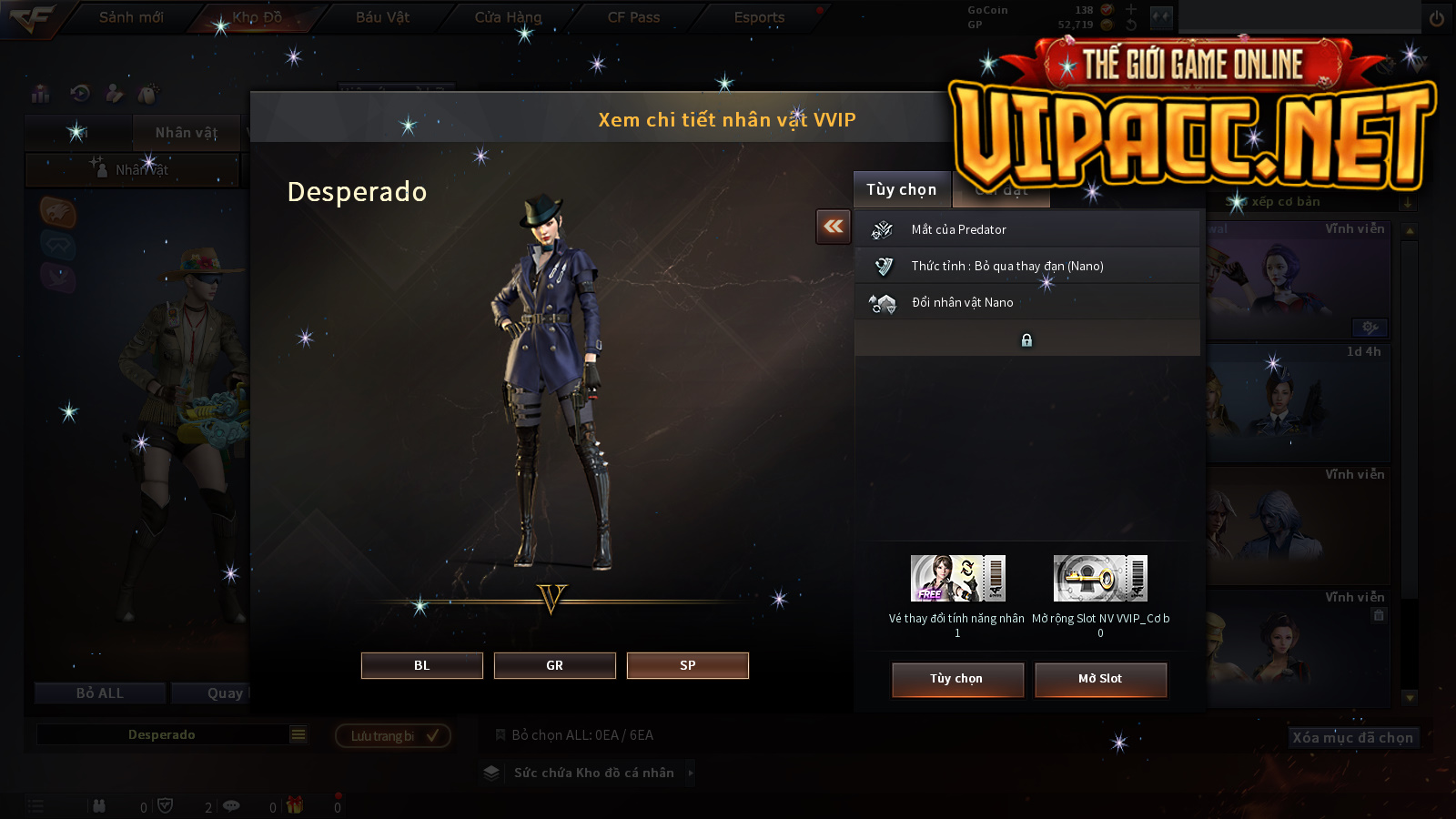Go to the Kho Đồ inventory menu
Screen dimensions: 1456x819
pyautogui.click(x=257, y=17)
